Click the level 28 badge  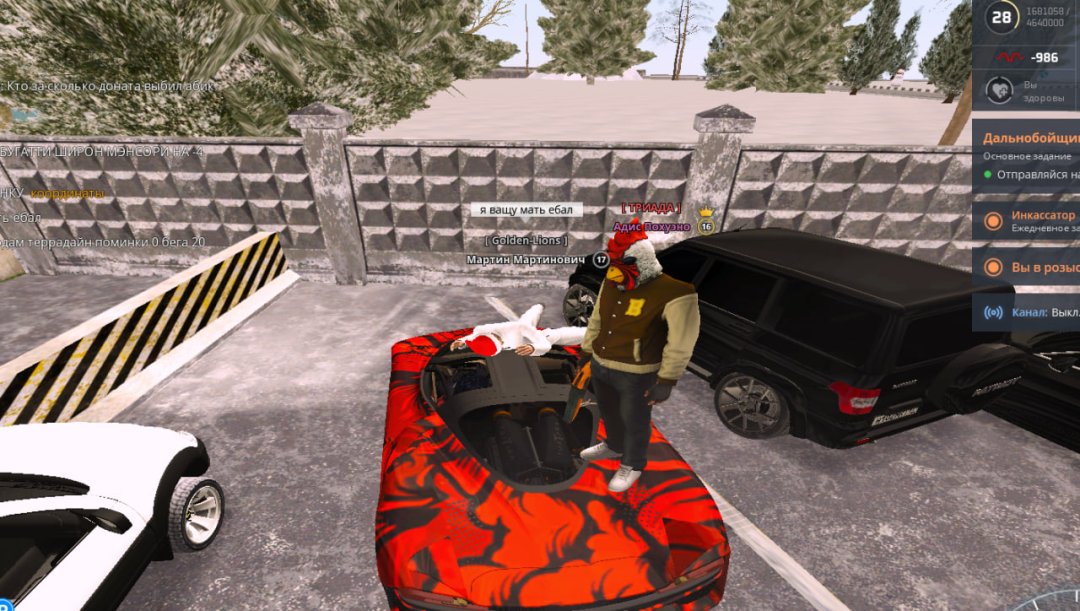click(x=1001, y=16)
